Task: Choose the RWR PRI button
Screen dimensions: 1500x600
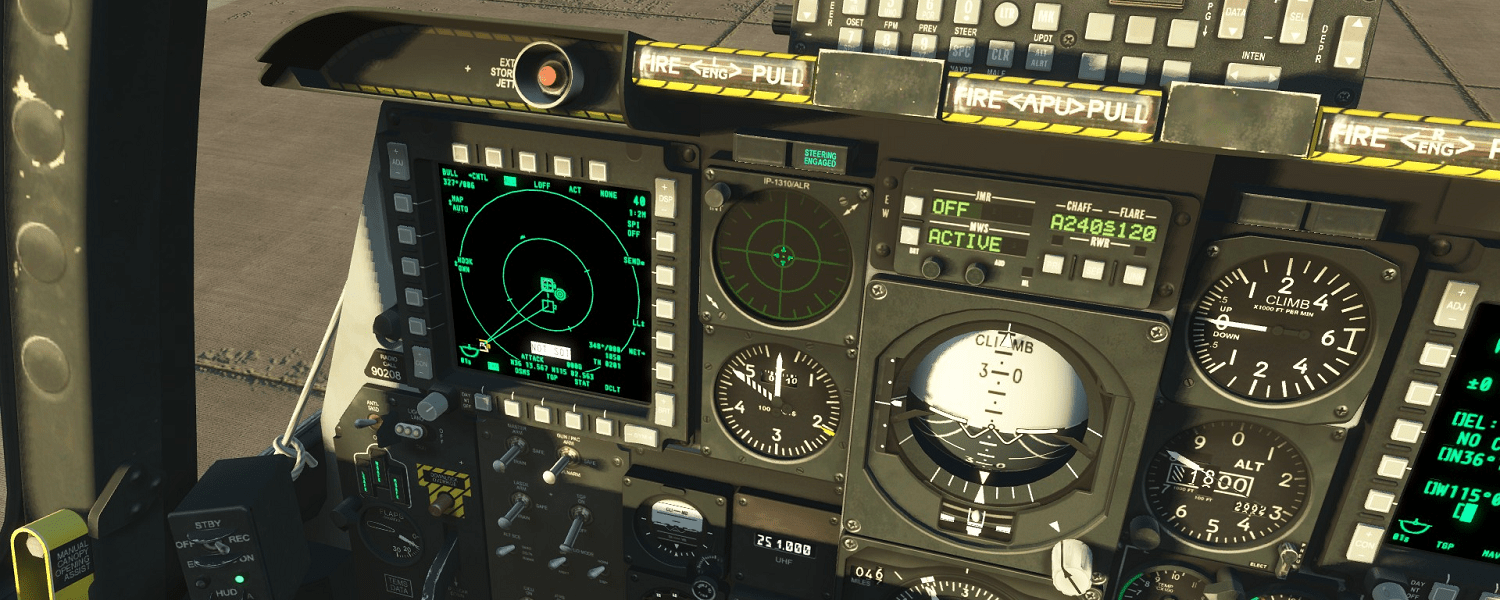Action: tap(1053, 264)
